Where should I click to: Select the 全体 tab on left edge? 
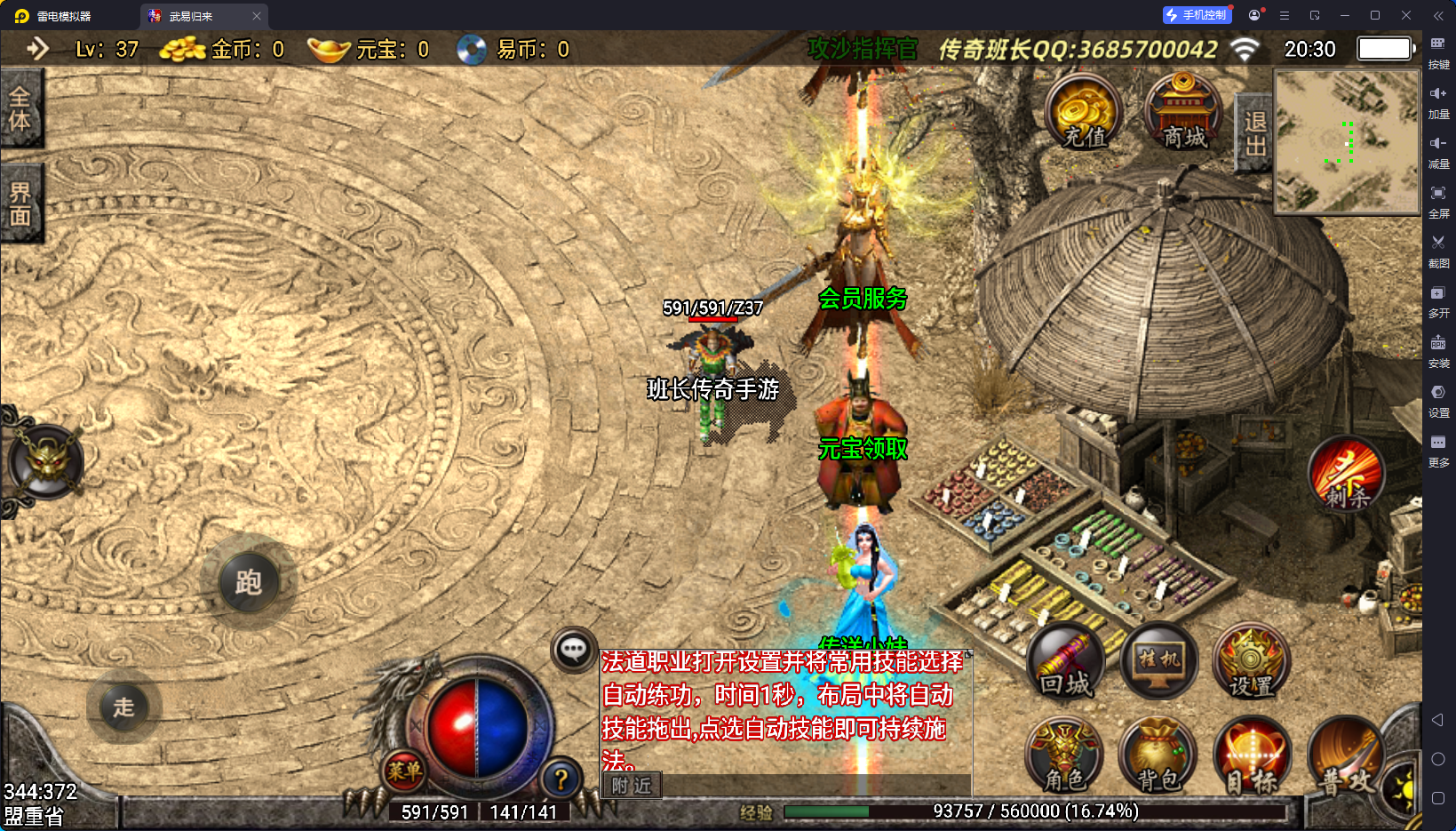point(20,108)
